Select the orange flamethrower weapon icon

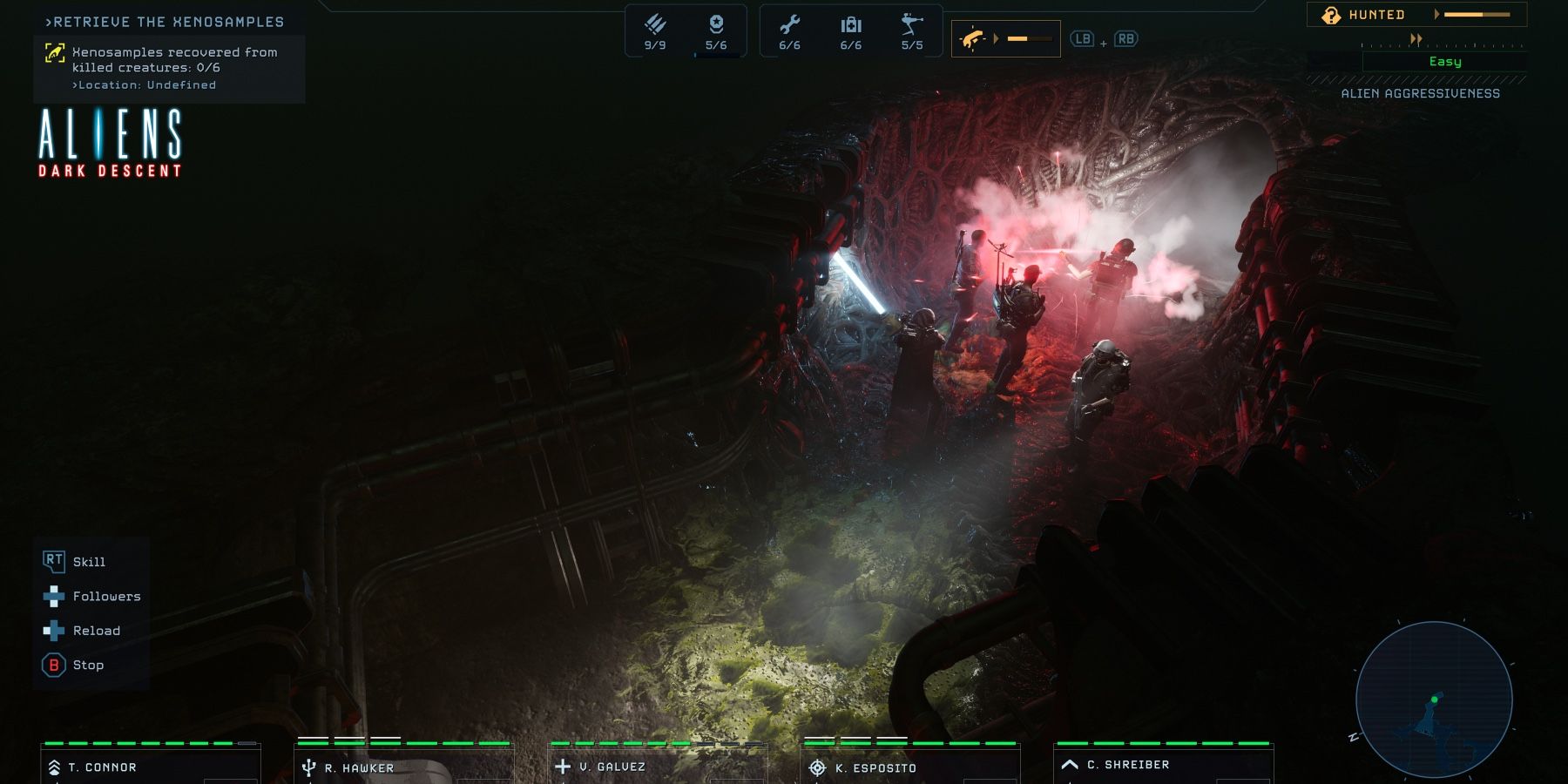tap(974, 37)
